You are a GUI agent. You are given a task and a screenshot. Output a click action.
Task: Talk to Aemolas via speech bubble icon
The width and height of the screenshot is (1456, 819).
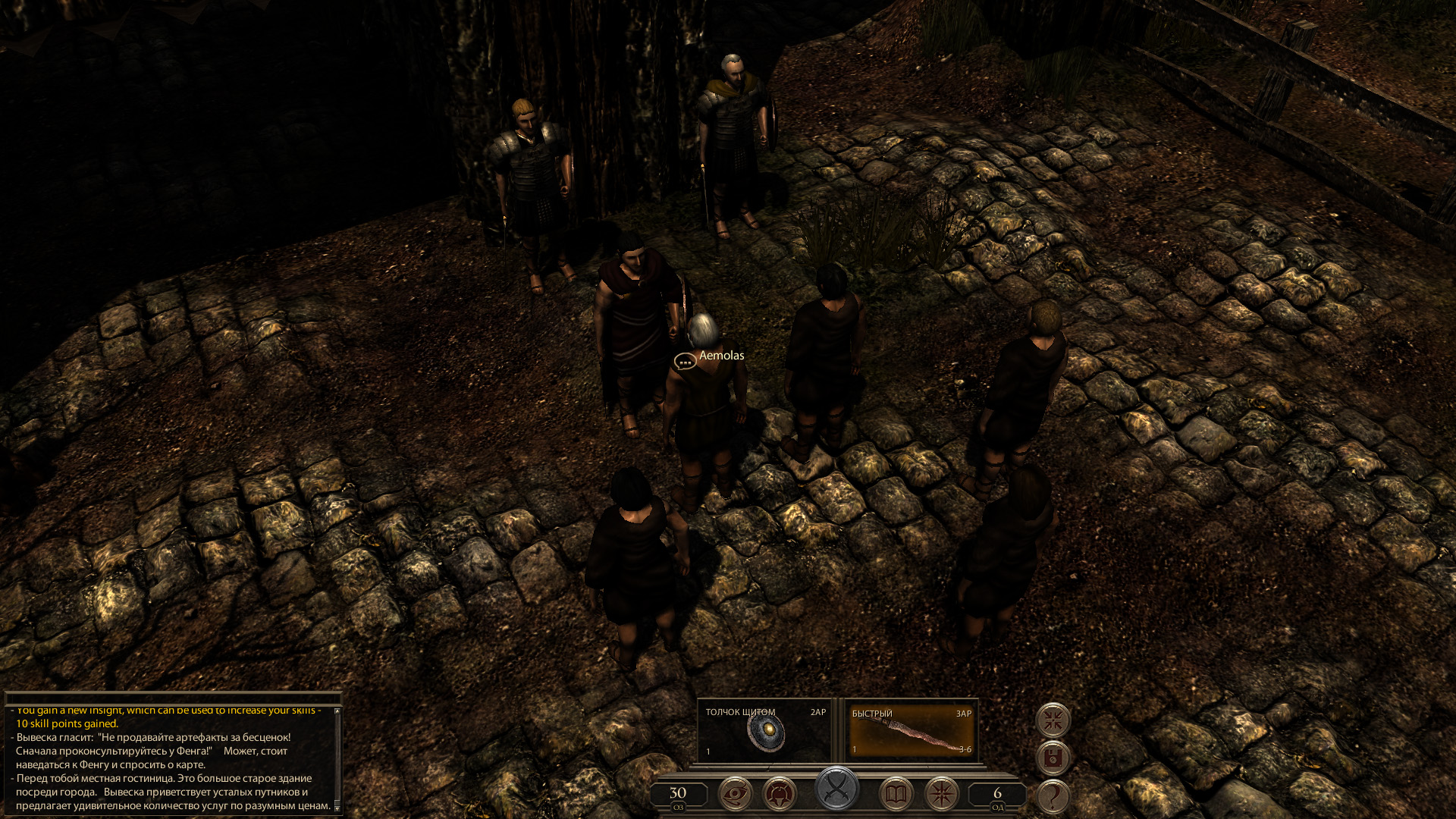685,362
